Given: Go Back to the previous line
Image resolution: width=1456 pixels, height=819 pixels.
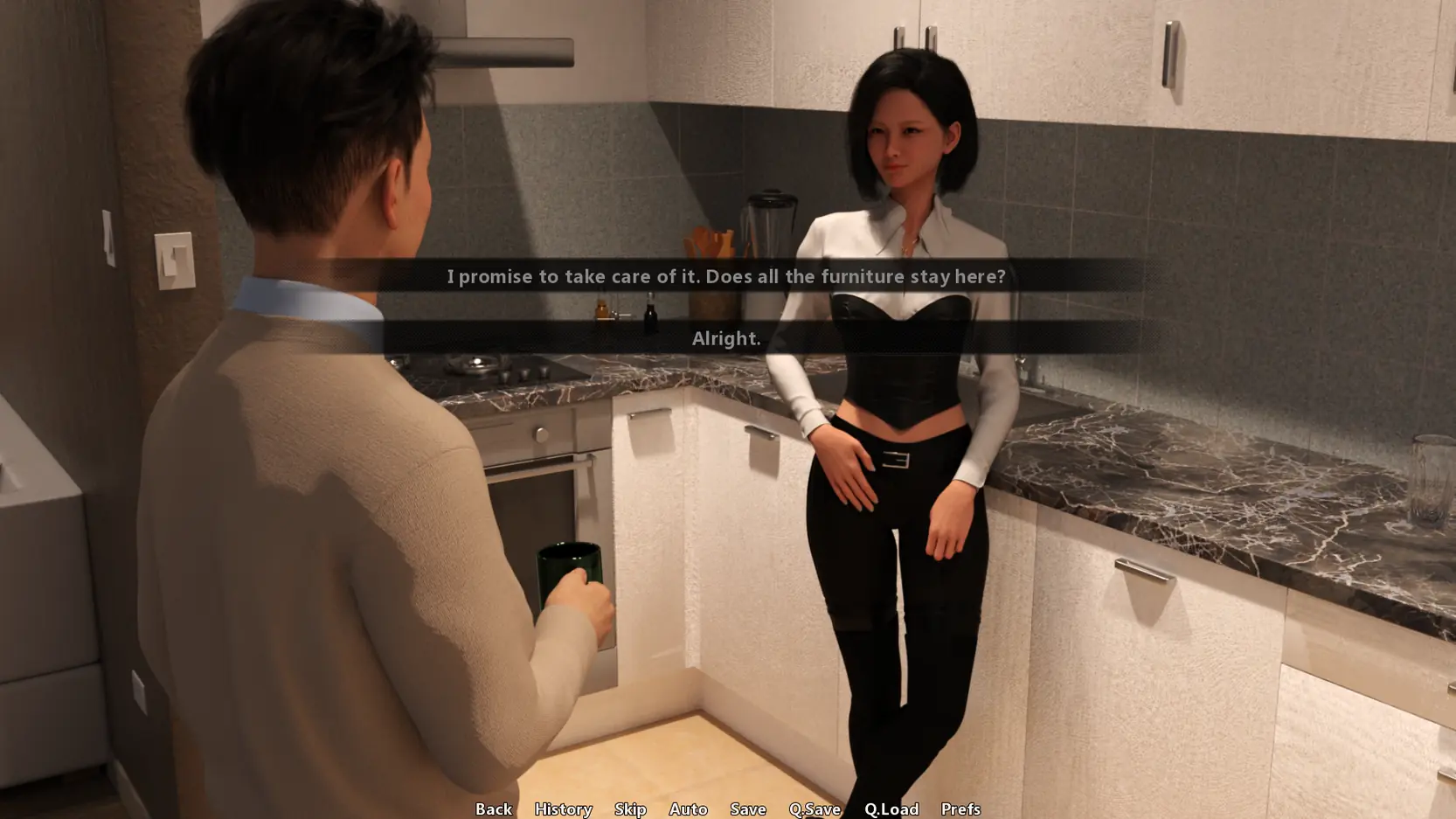Looking at the screenshot, I should [494, 809].
